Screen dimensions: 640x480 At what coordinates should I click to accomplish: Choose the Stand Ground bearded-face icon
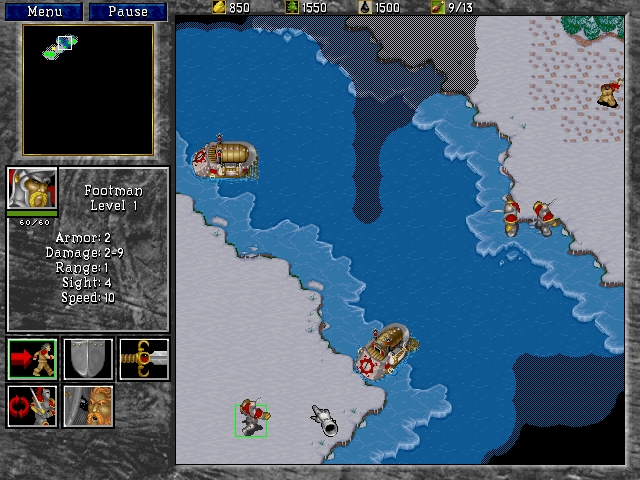[88, 405]
